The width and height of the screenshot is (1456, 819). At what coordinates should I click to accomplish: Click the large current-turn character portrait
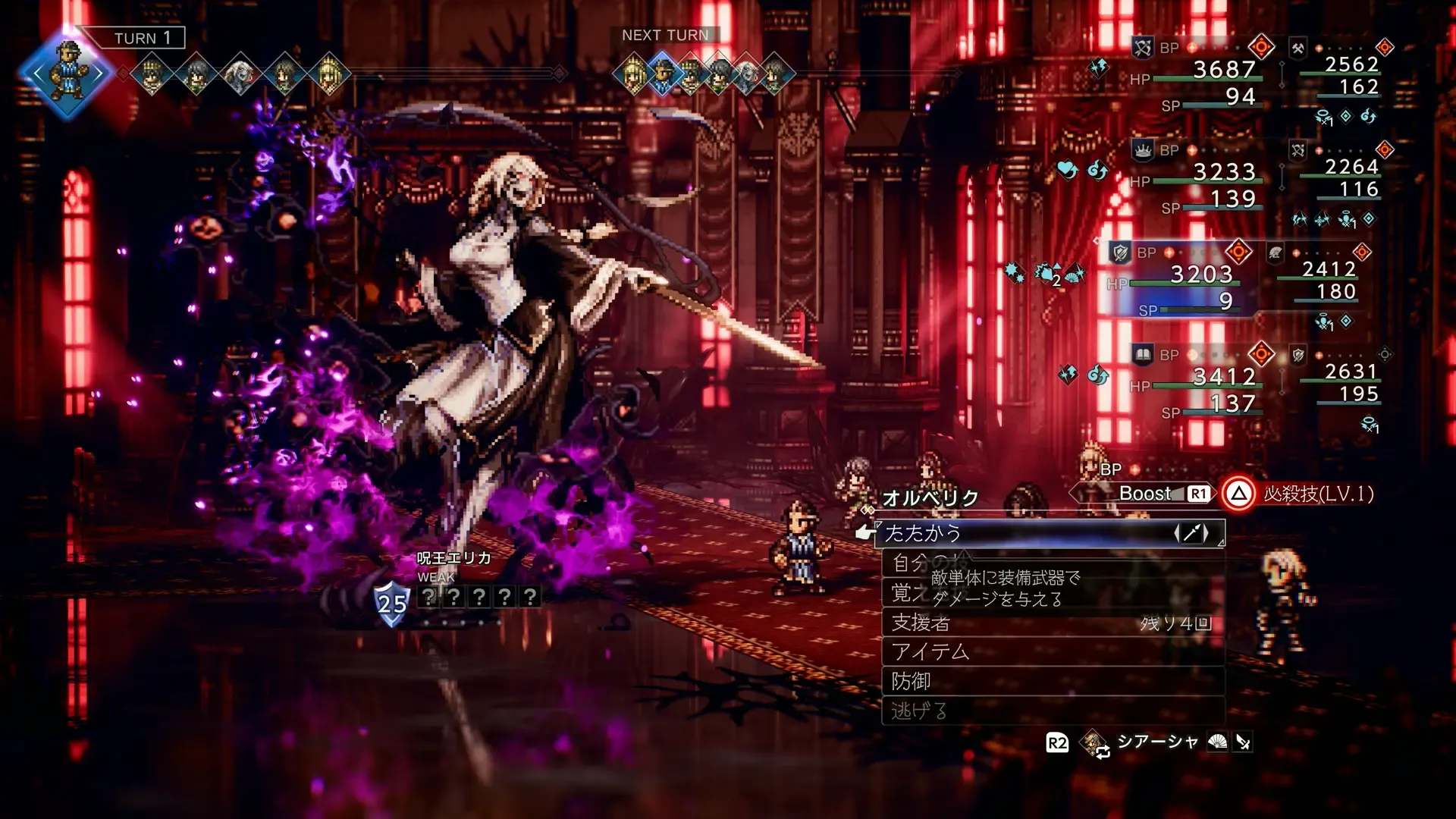click(x=68, y=74)
